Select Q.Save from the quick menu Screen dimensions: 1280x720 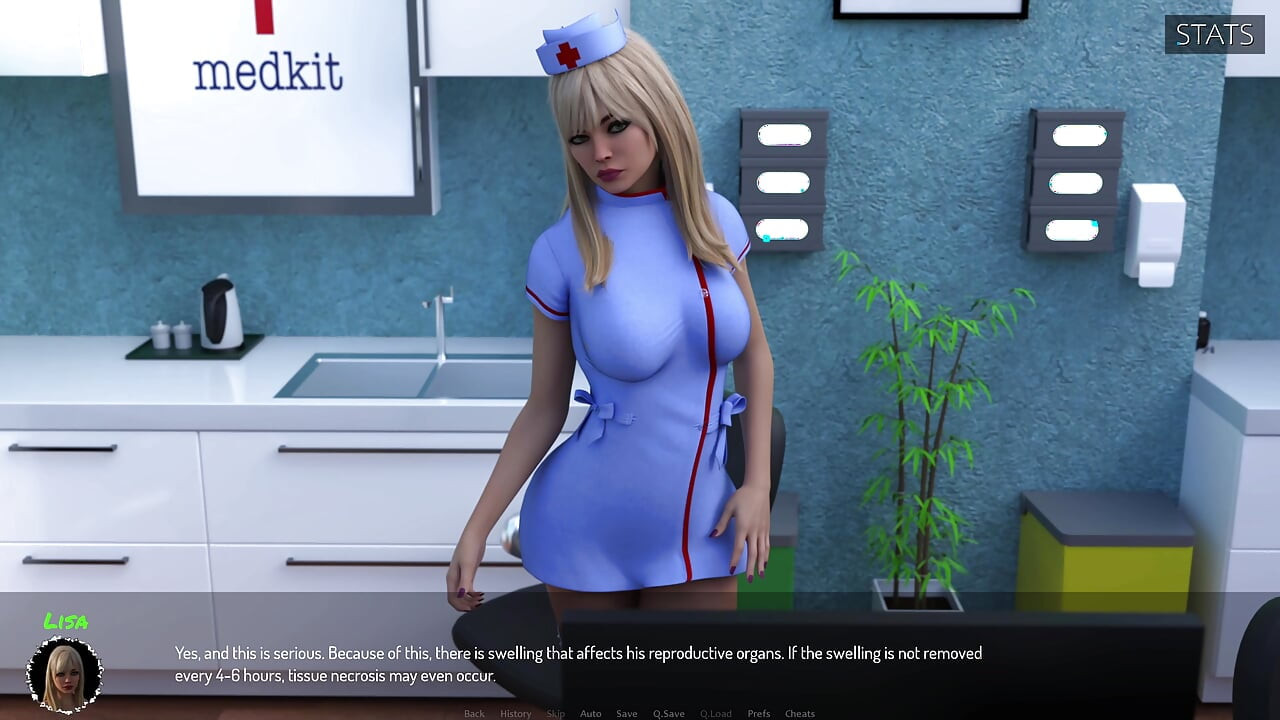668,713
